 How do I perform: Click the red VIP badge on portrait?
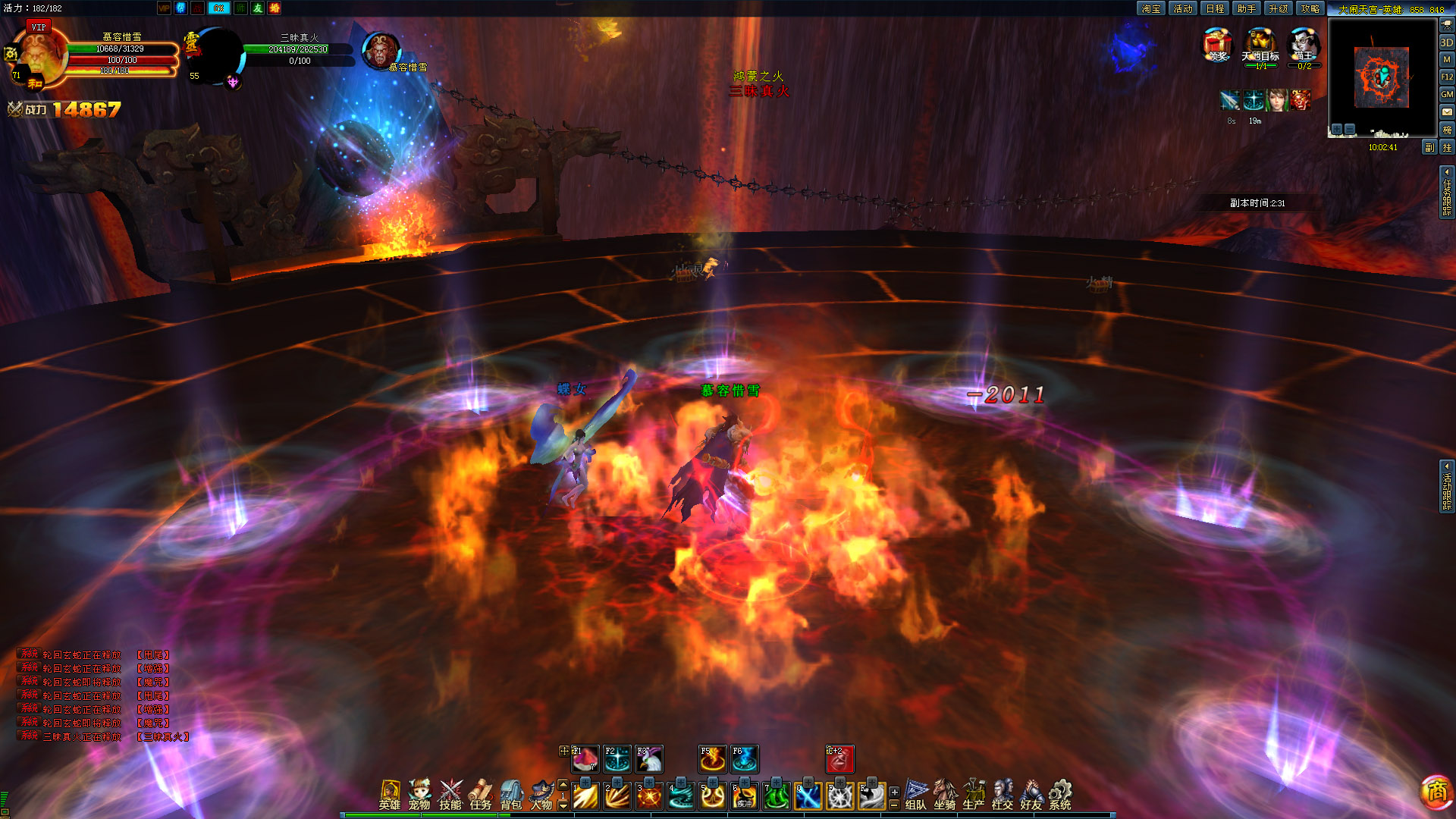[x=39, y=27]
